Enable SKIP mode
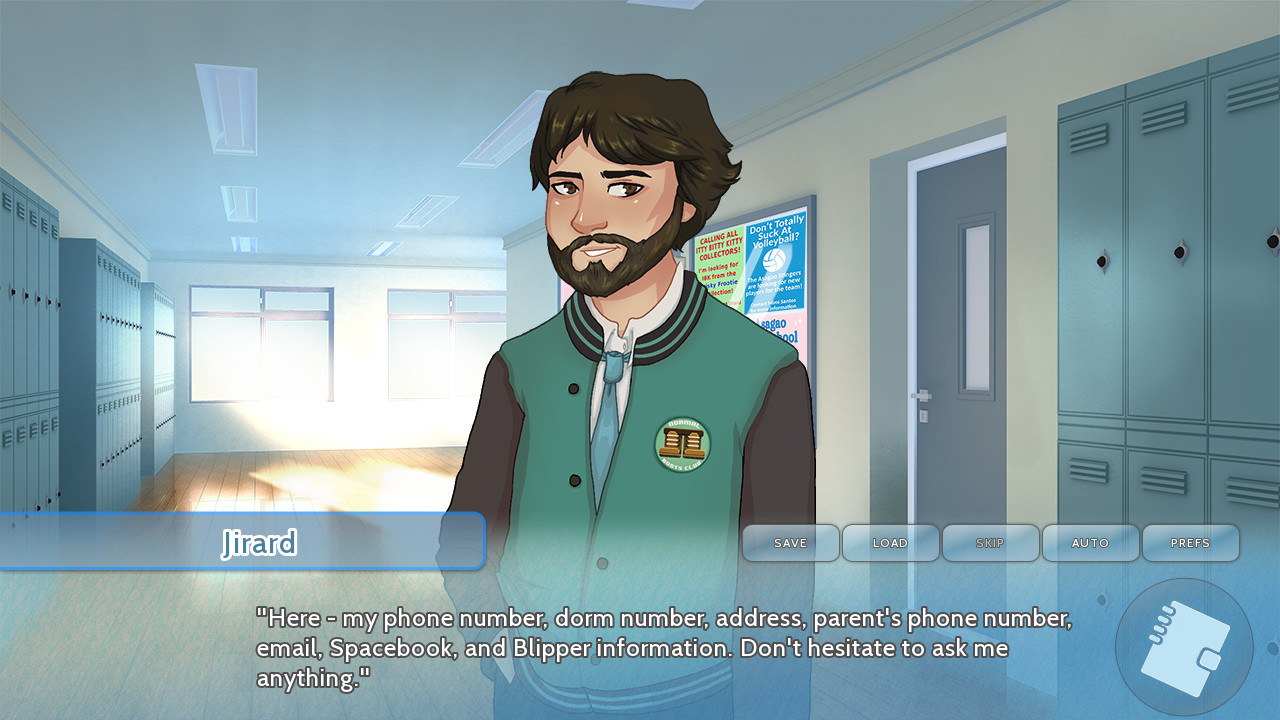Viewport: 1280px width, 720px height. 990,543
